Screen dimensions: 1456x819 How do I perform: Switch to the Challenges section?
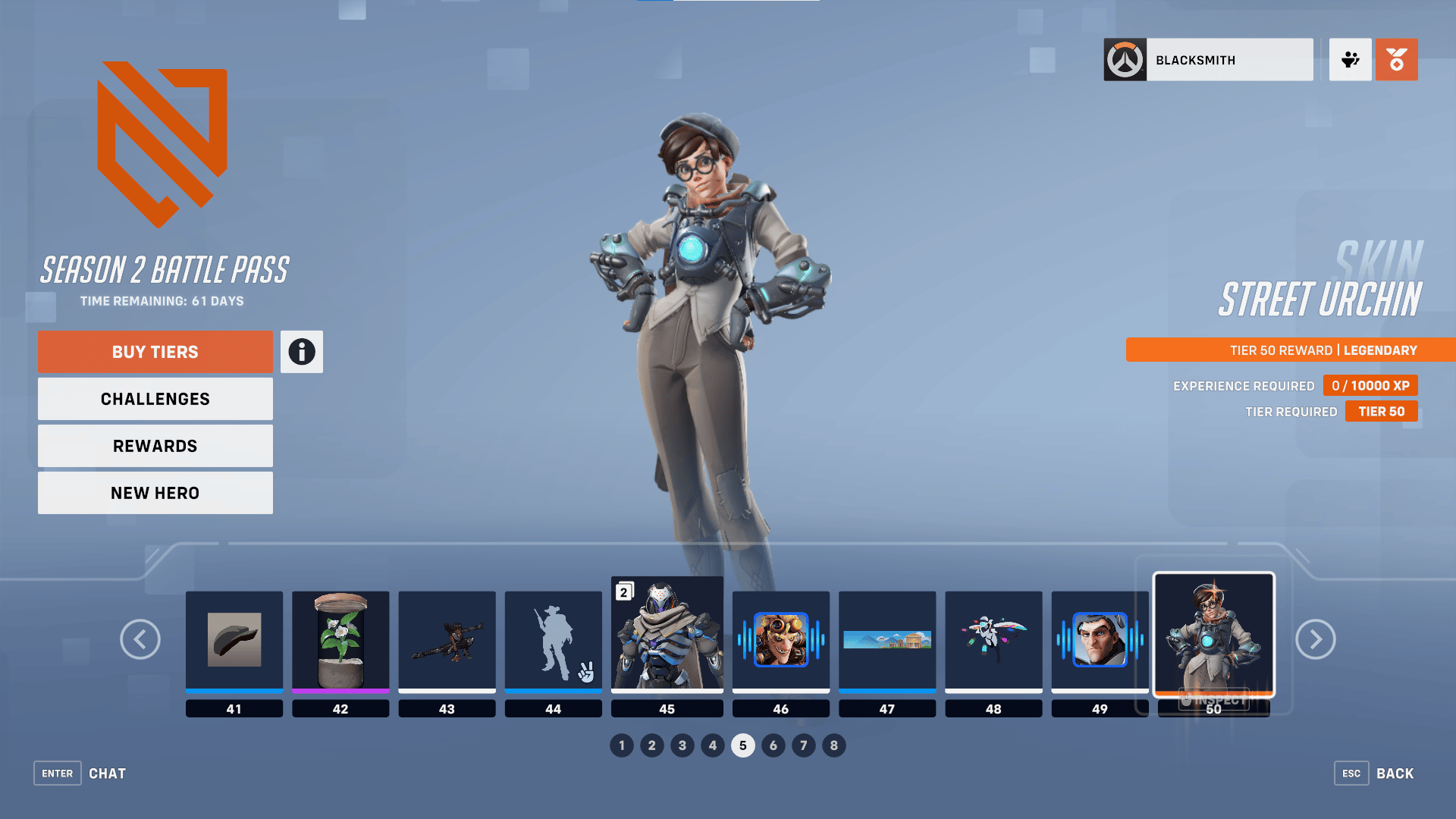155,398
